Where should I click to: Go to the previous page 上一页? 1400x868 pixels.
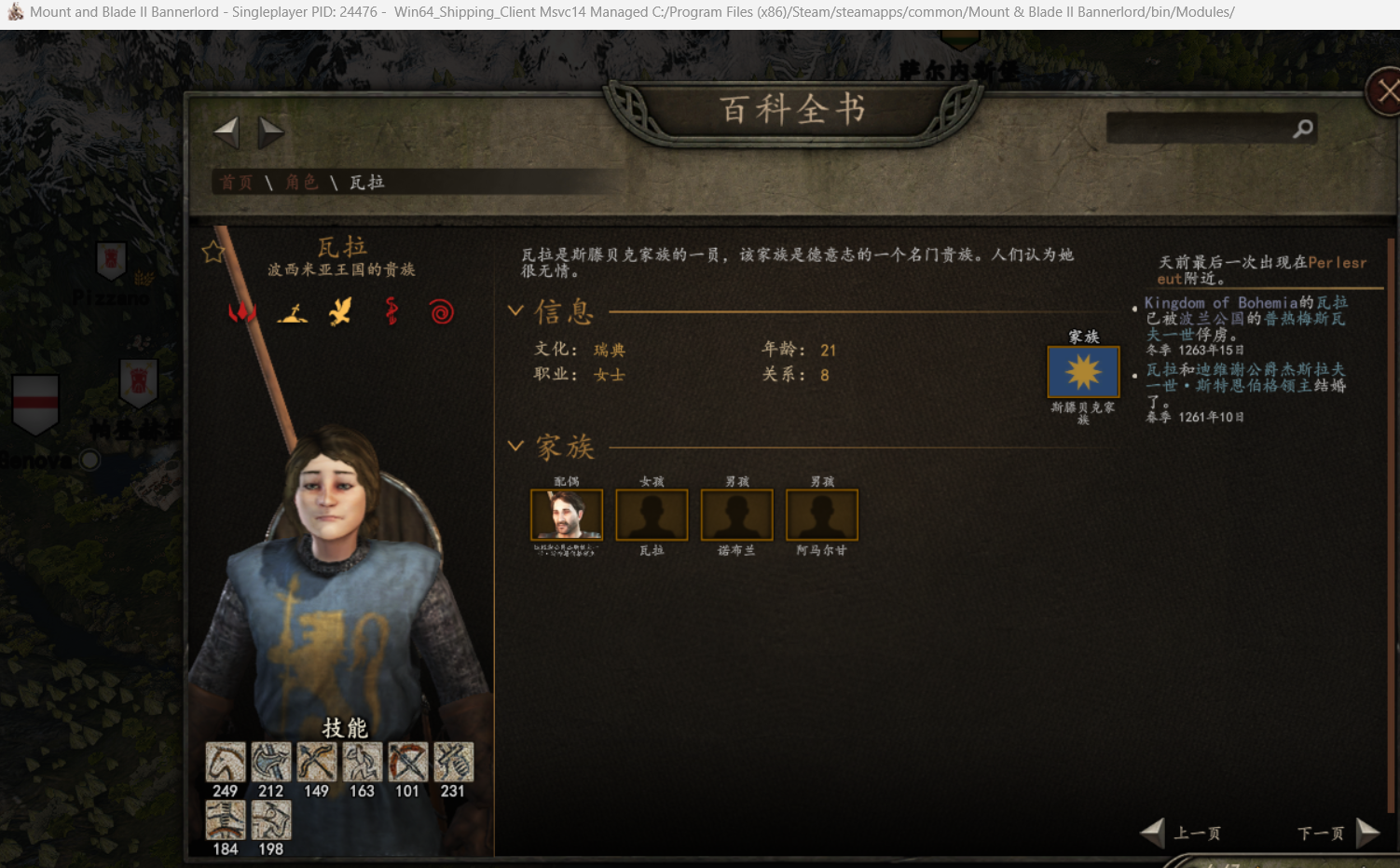pos(1182,833)
